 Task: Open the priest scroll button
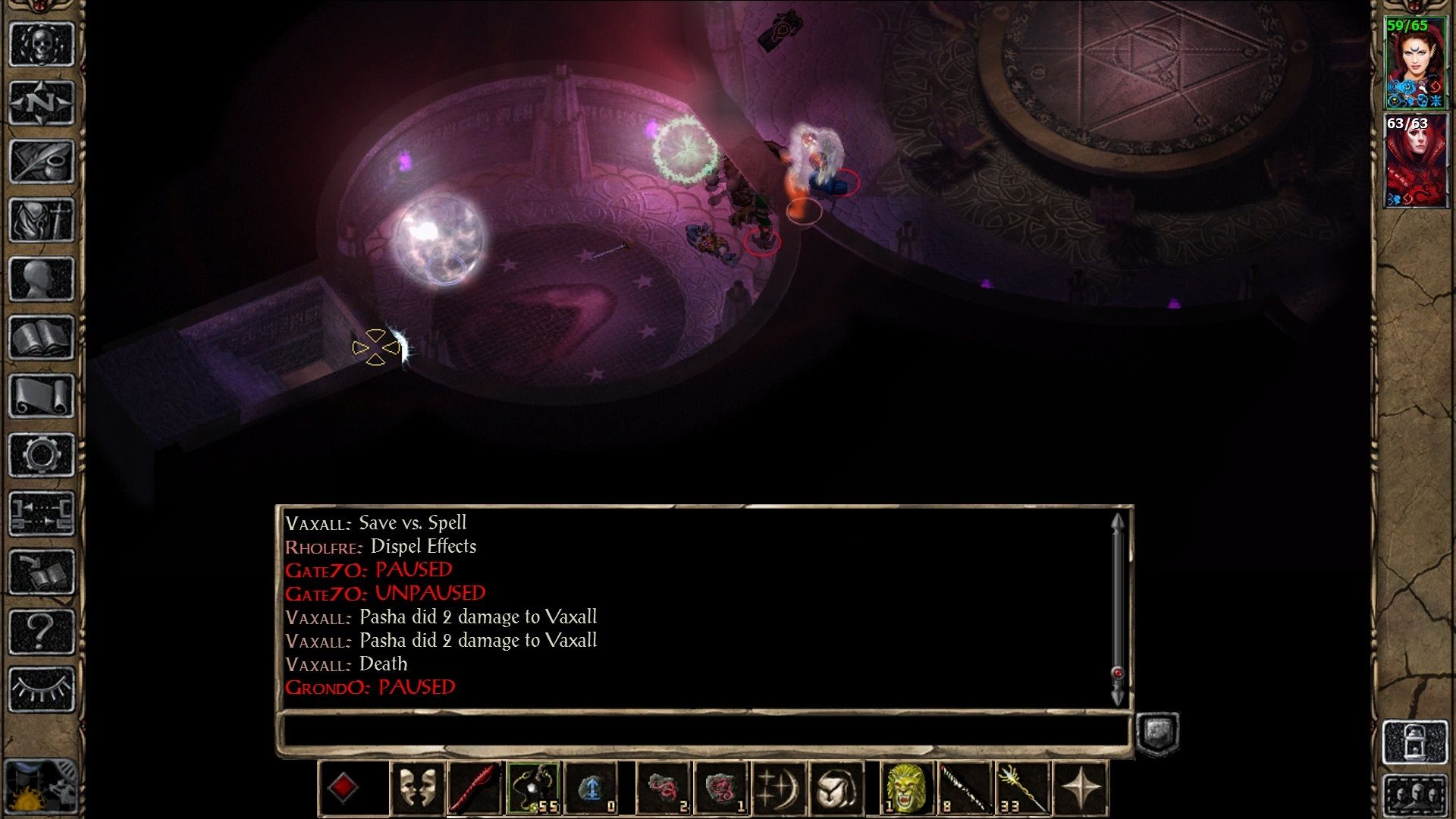[42, 396]
